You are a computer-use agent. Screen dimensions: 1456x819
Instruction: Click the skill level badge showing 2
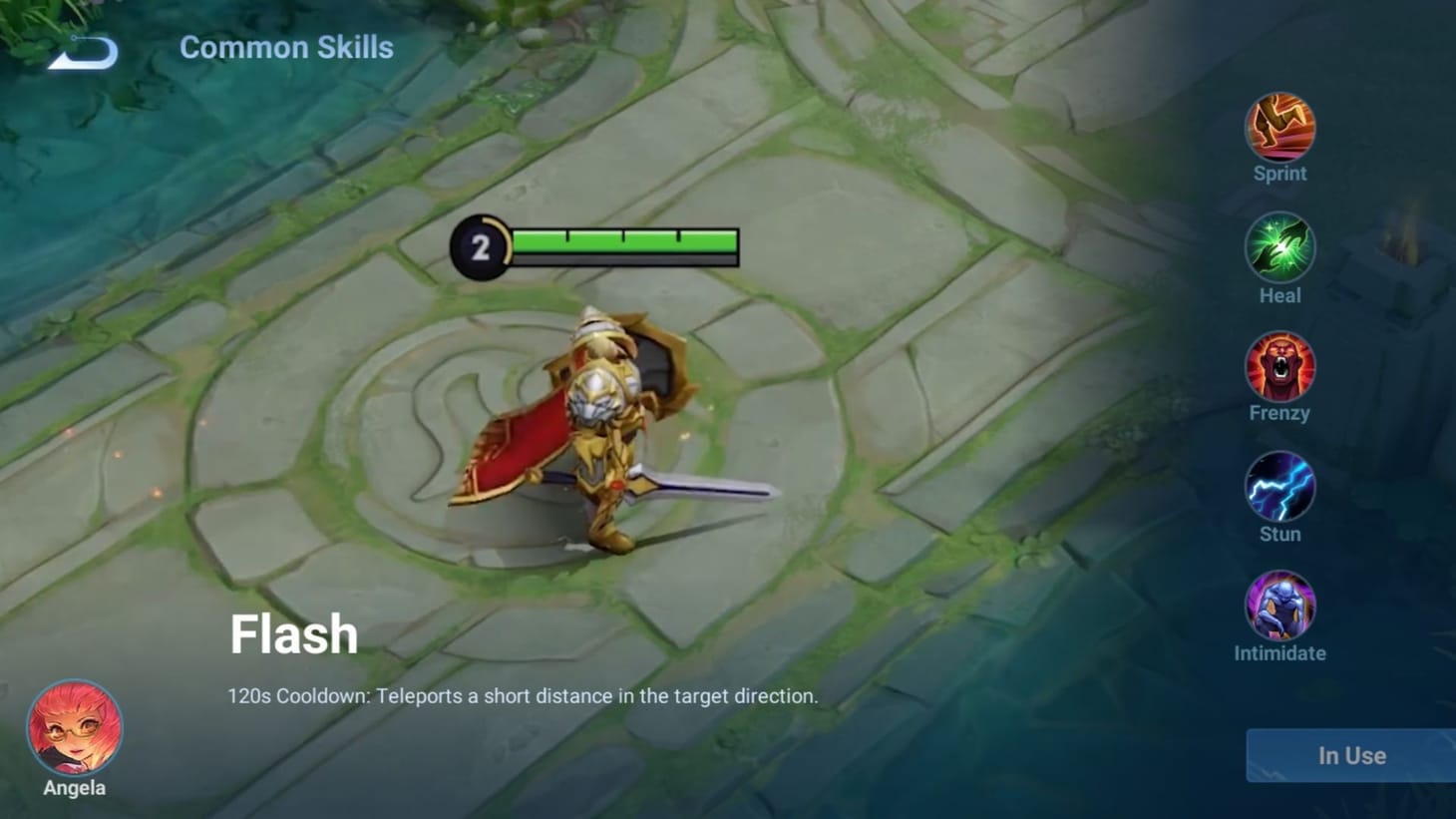(x=482, y=245)
